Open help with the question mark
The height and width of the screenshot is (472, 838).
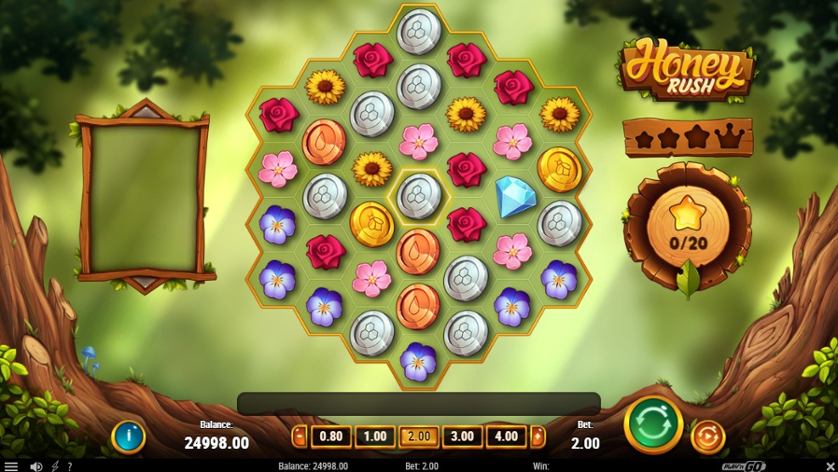click(x=70, y=466)
